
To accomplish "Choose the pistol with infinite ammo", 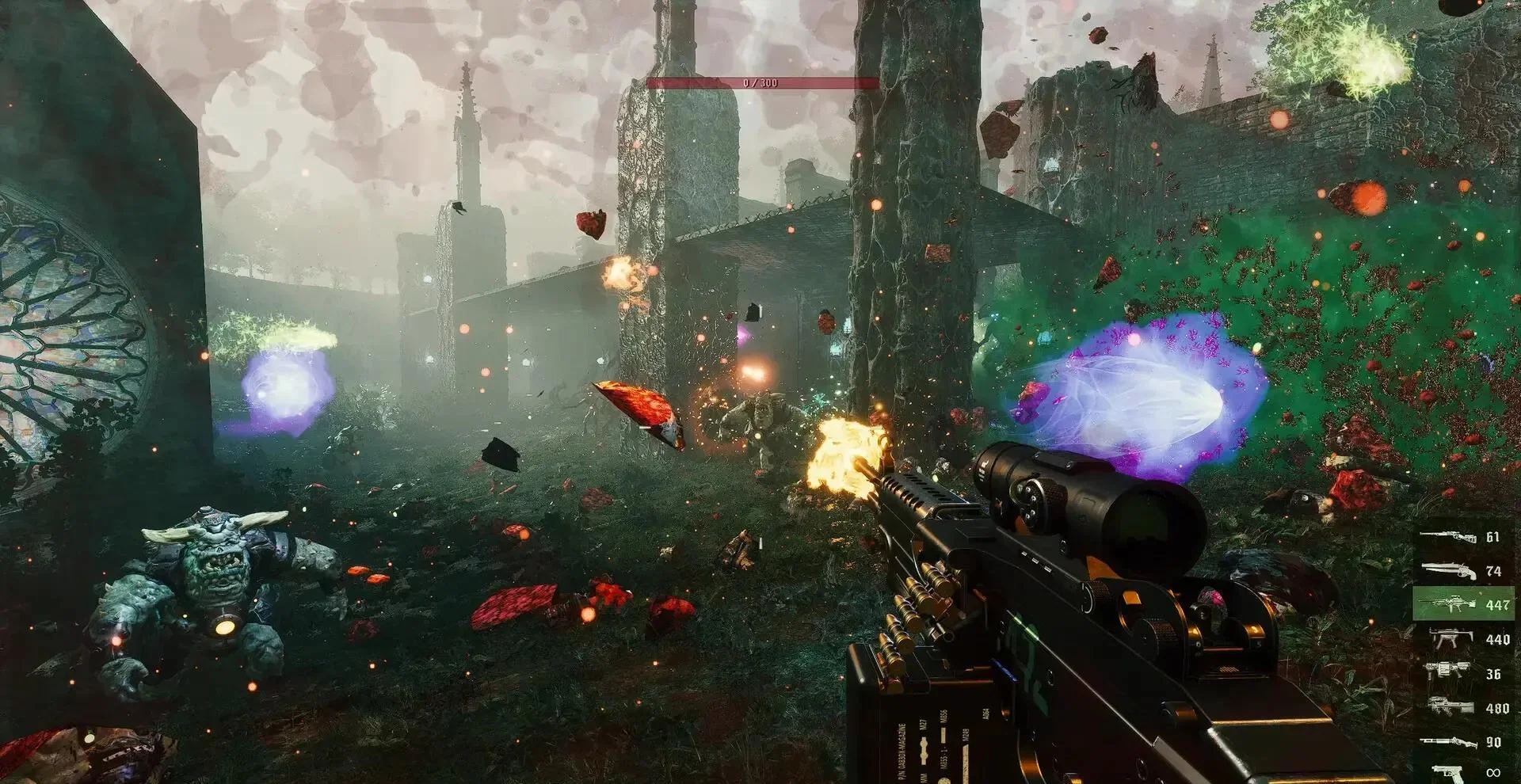I will [x=1462, y=771].
